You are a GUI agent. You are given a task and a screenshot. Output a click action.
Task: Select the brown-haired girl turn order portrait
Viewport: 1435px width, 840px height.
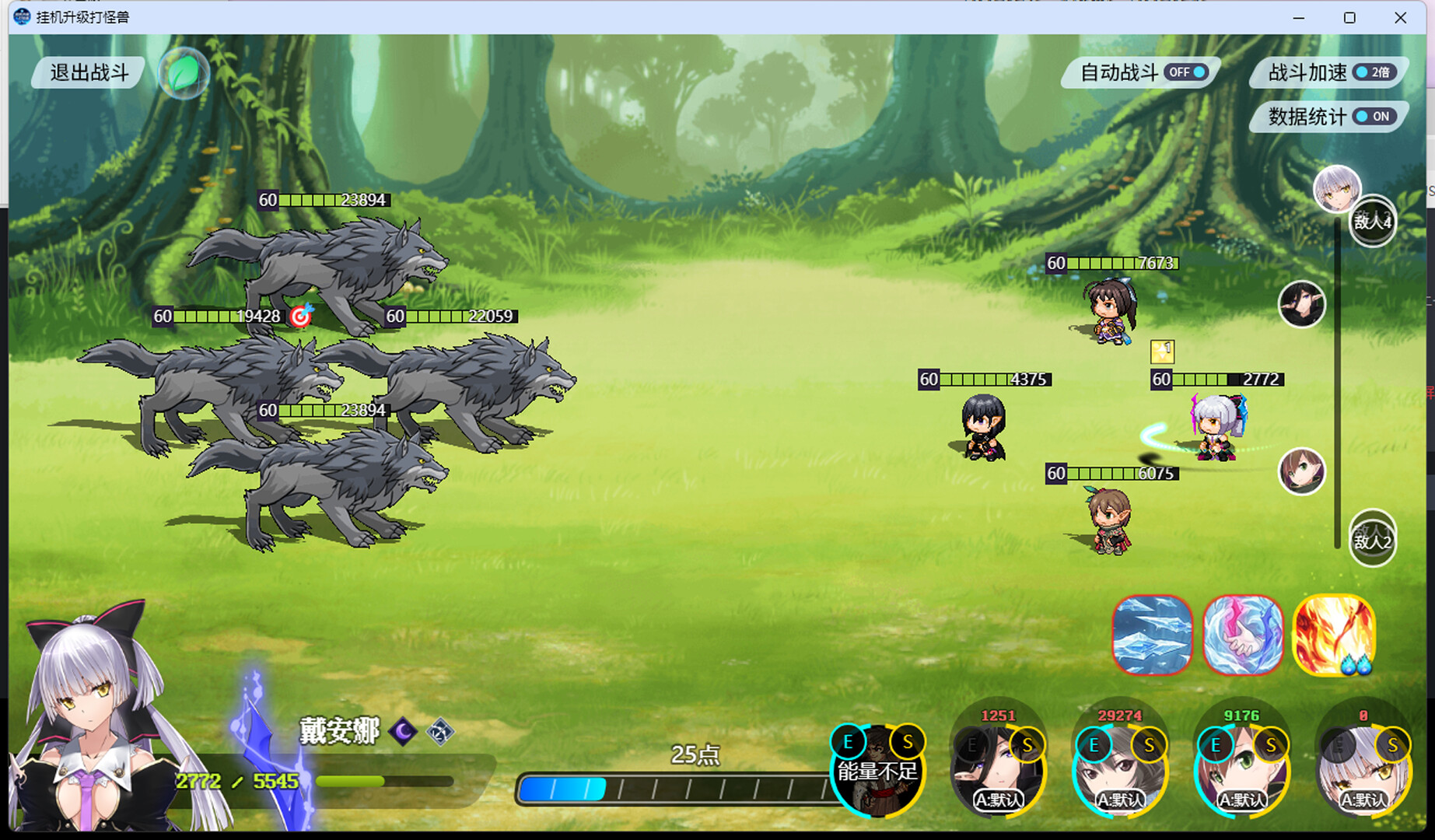click(x=1301, y=471)
